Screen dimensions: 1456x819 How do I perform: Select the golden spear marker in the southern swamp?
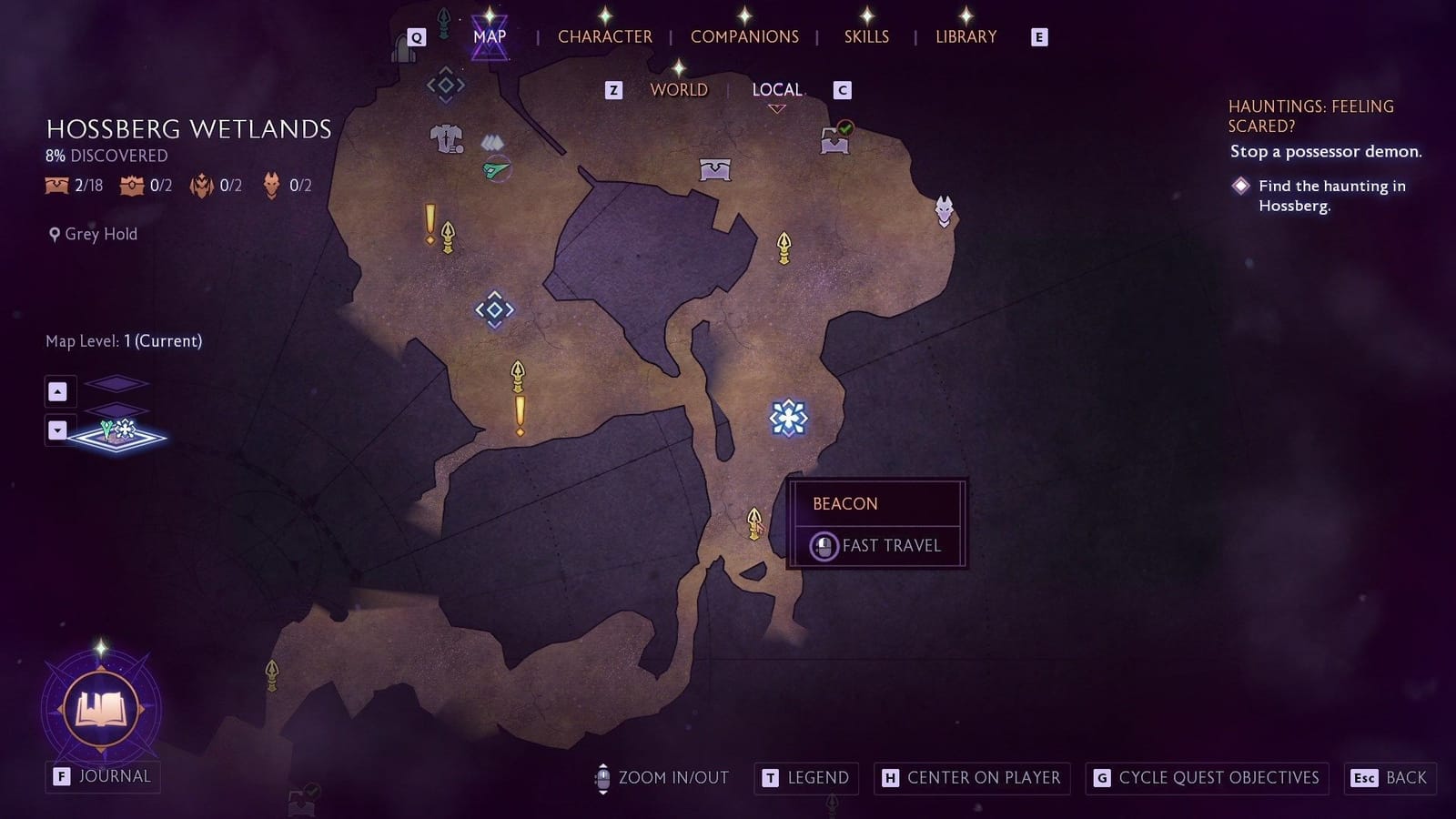(753, 521)
